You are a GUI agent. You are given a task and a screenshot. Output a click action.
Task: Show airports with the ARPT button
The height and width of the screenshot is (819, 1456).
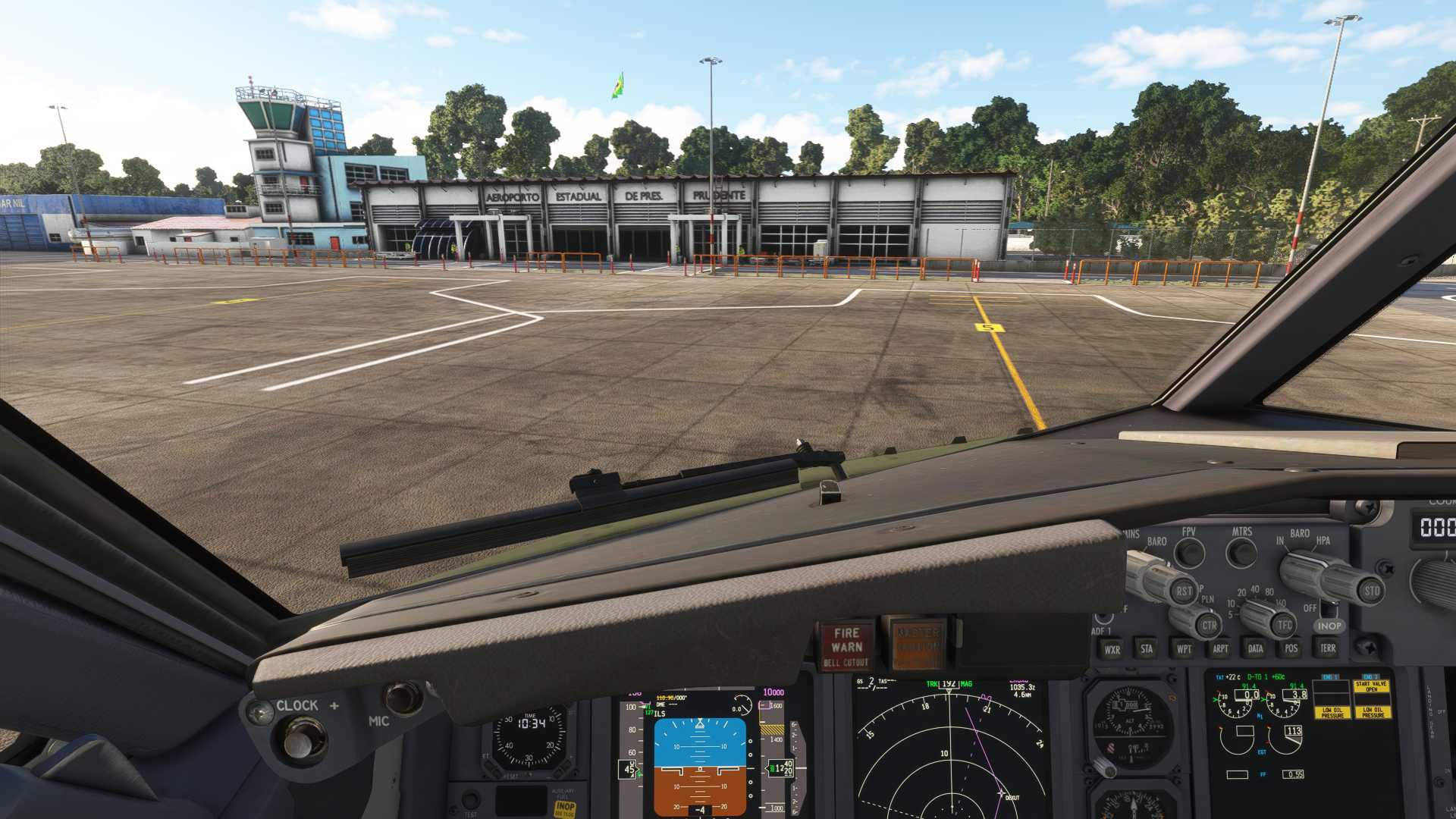point(1220,648)
